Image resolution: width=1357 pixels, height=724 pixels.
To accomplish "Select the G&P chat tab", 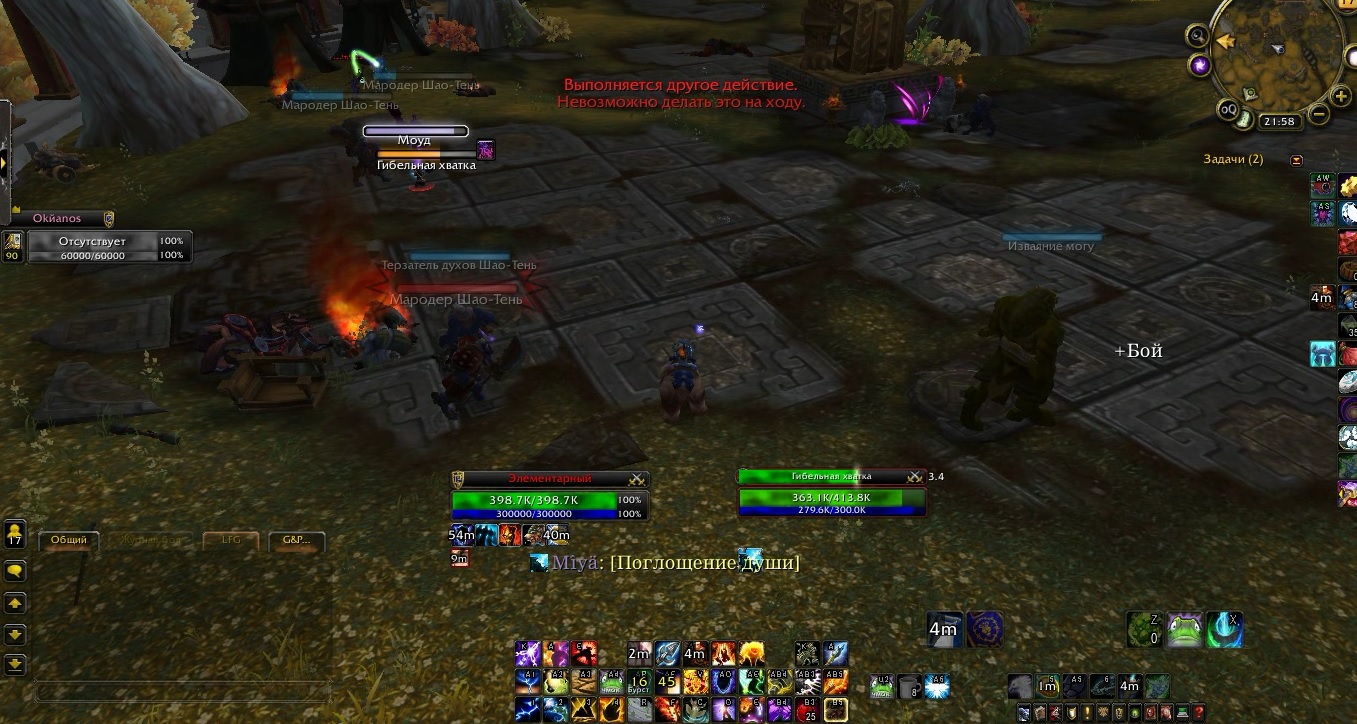I will pyautogui.click(x=296, y=540).
